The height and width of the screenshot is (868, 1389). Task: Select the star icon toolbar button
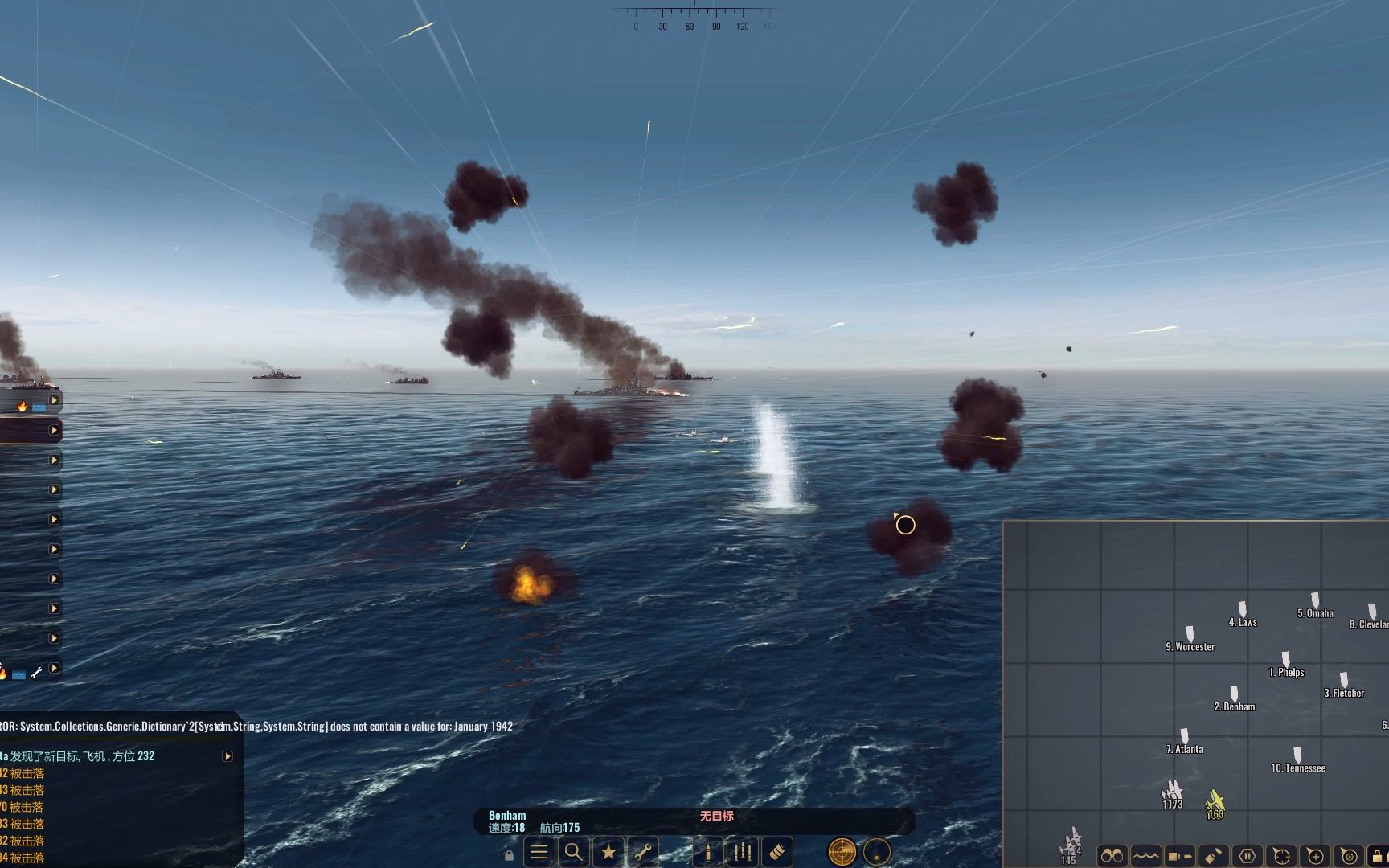tap(608, 852)
